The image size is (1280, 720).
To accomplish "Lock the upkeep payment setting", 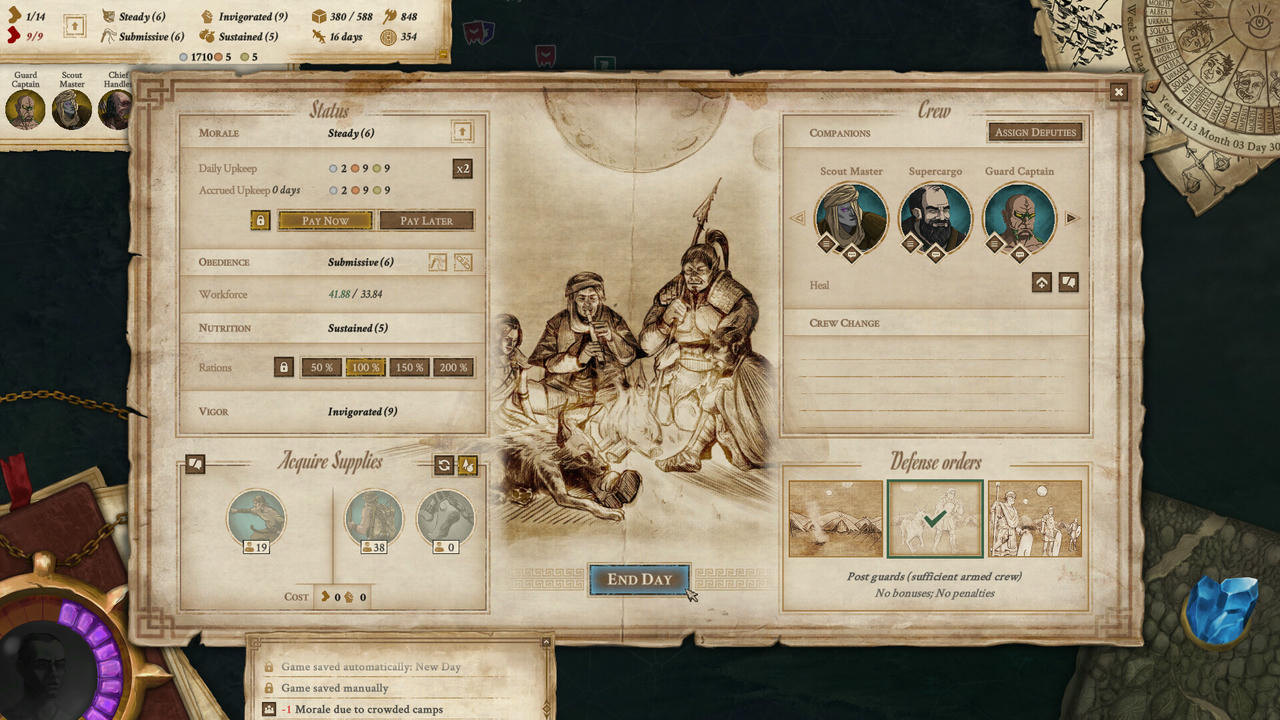I will (x=260, y=220).
